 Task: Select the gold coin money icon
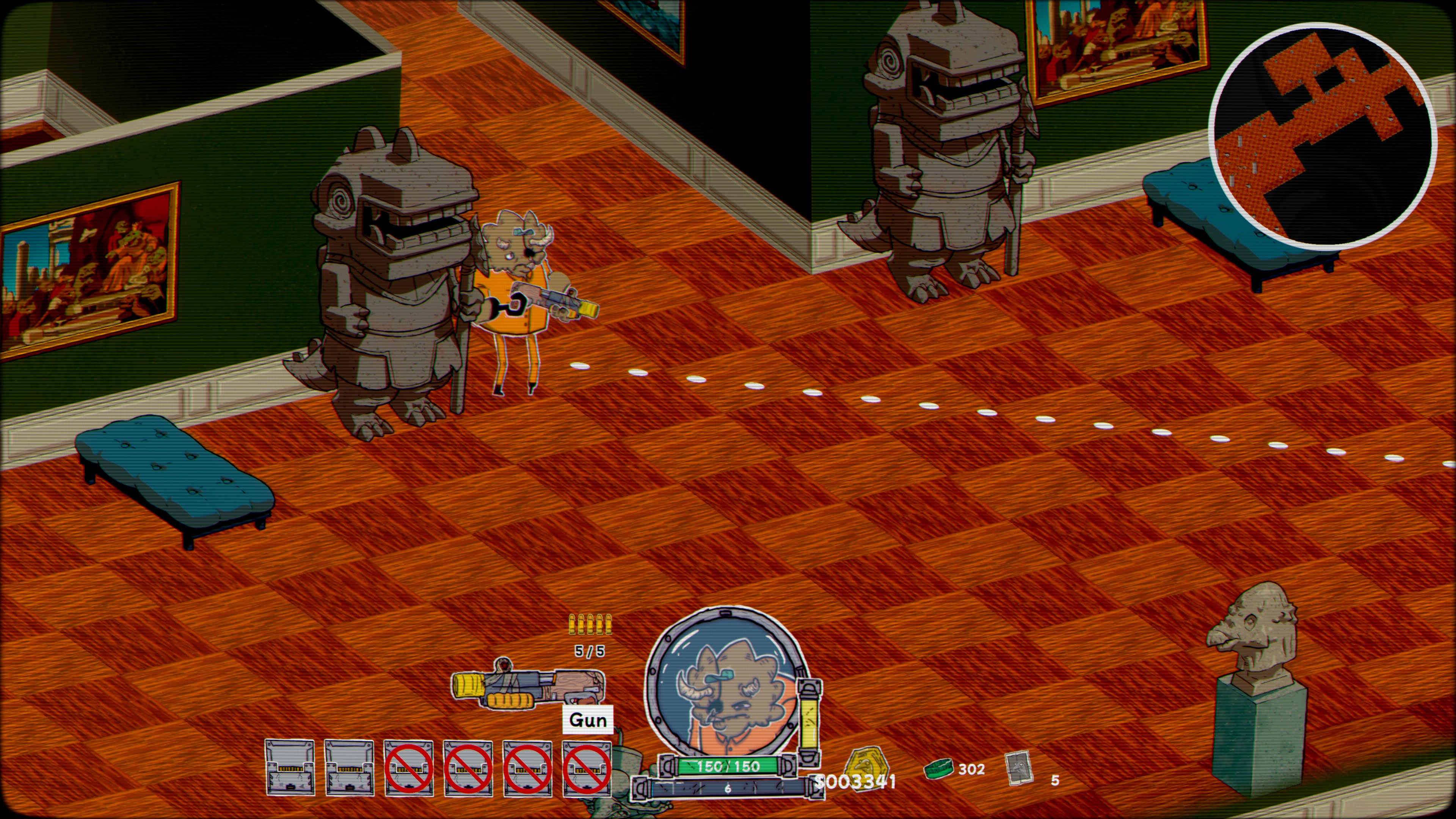tap(866, 768)
